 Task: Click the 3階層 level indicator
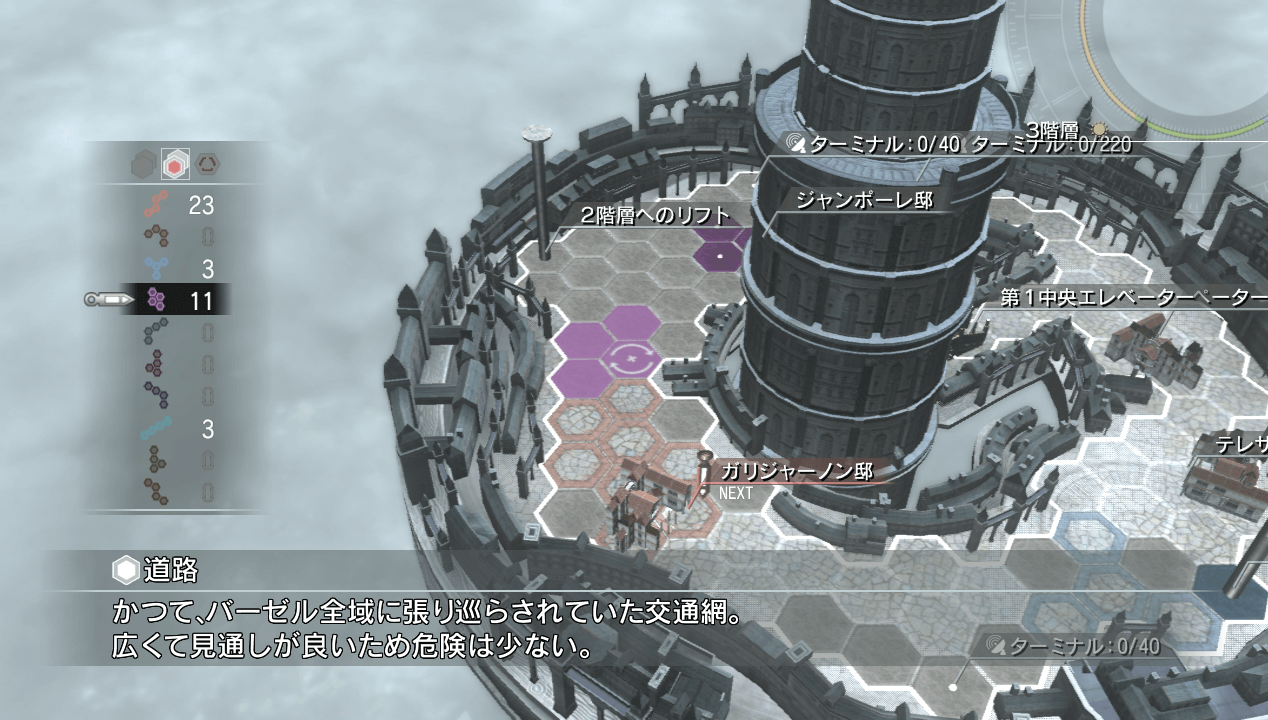[1052, 130]
